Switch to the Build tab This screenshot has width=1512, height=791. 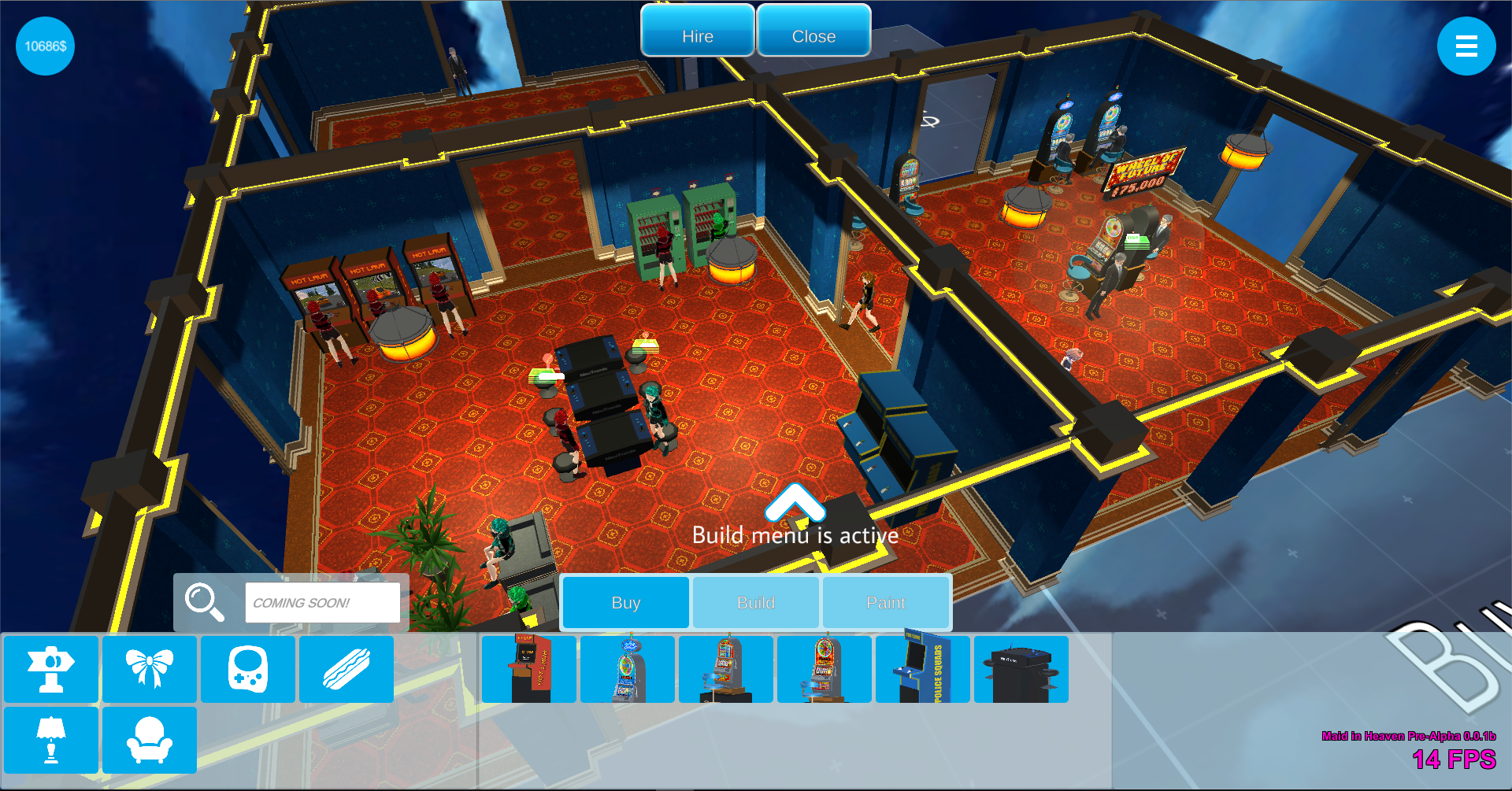pyautogui.click(x=755, y=602)
